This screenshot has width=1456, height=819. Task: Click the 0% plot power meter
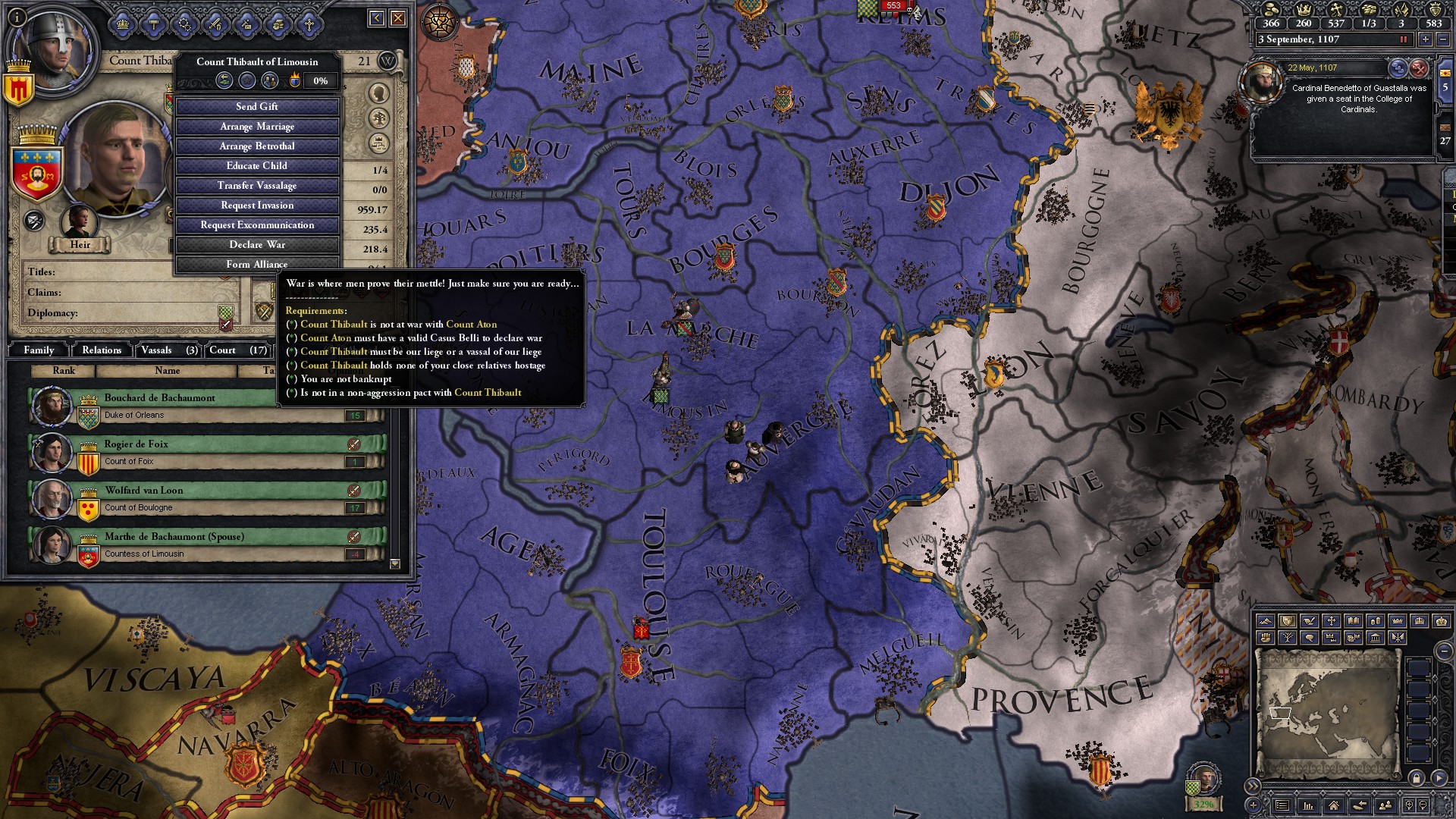321,80
